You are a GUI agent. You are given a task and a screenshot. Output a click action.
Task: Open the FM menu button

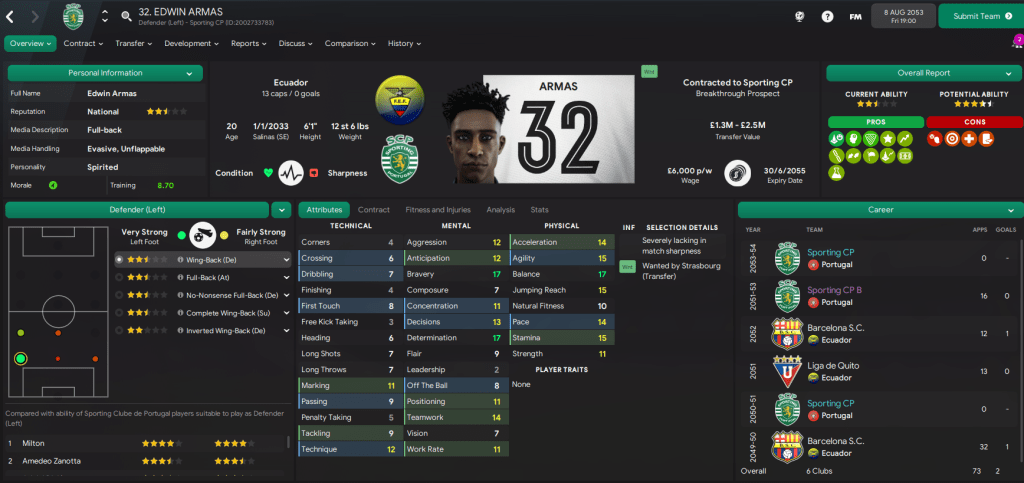point(856,16)
